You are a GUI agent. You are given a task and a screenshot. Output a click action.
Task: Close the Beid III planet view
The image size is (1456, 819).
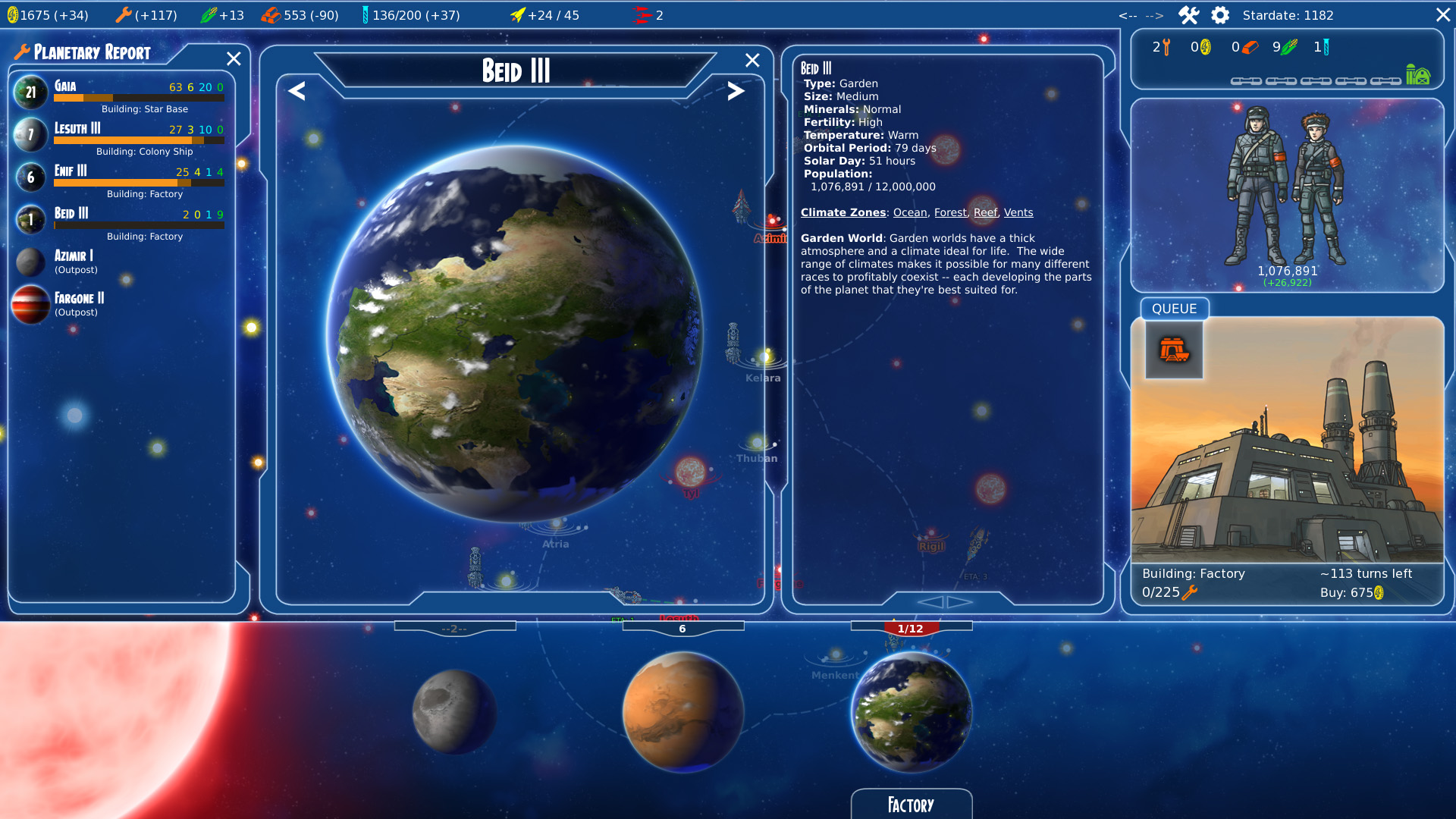752,61
